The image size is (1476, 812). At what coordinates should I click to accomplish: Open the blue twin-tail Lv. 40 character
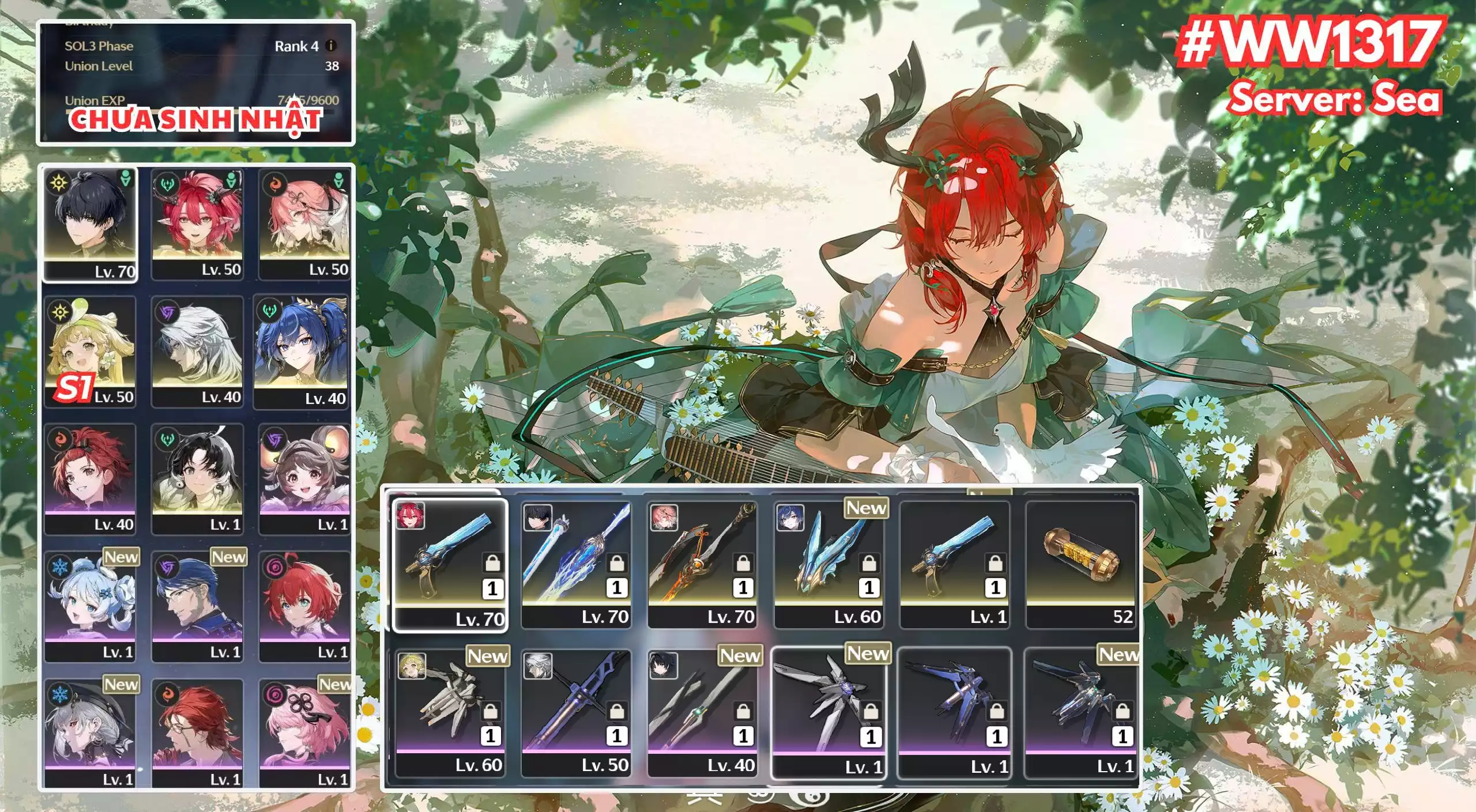302,352
